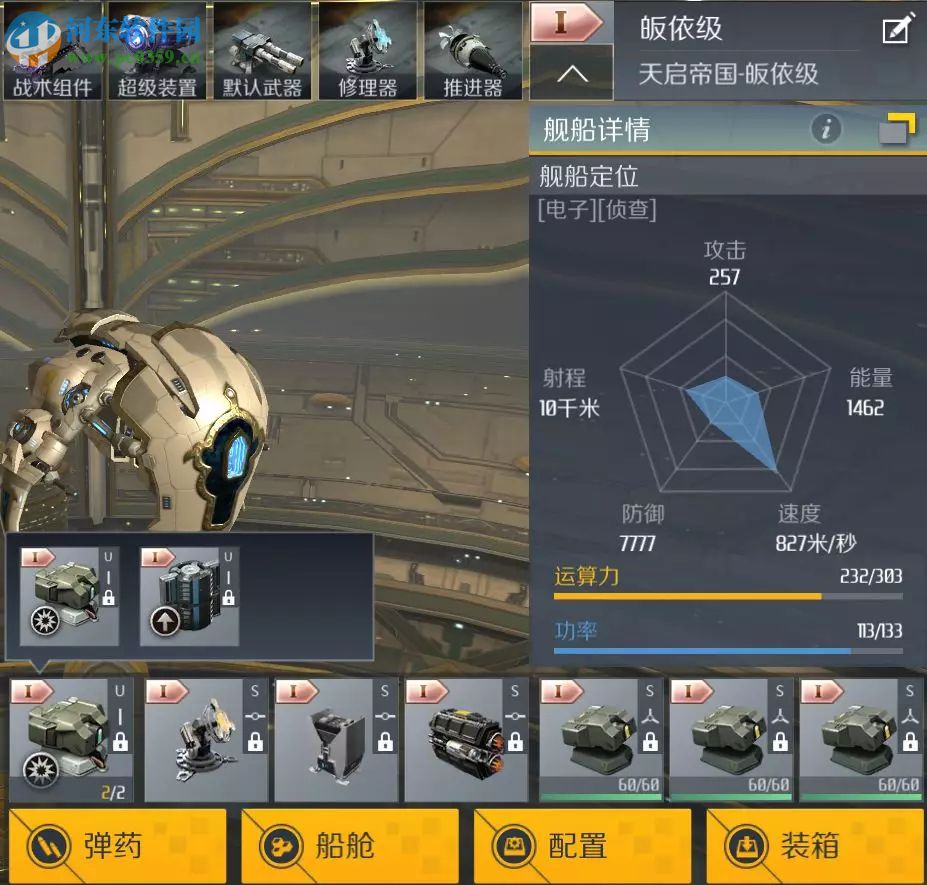Image resolution: width=927 pixels, height=885 pixels.
Task: Open the 配置 configuration menu
Action: pyautogui.click(x=582, y=846)
